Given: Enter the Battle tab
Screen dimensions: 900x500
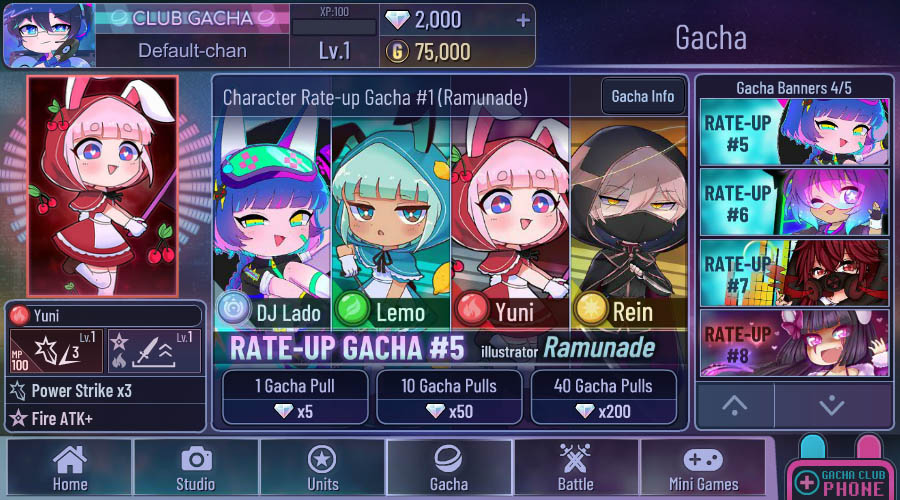Looking at the screenshot, I should (x=575, y=467).
